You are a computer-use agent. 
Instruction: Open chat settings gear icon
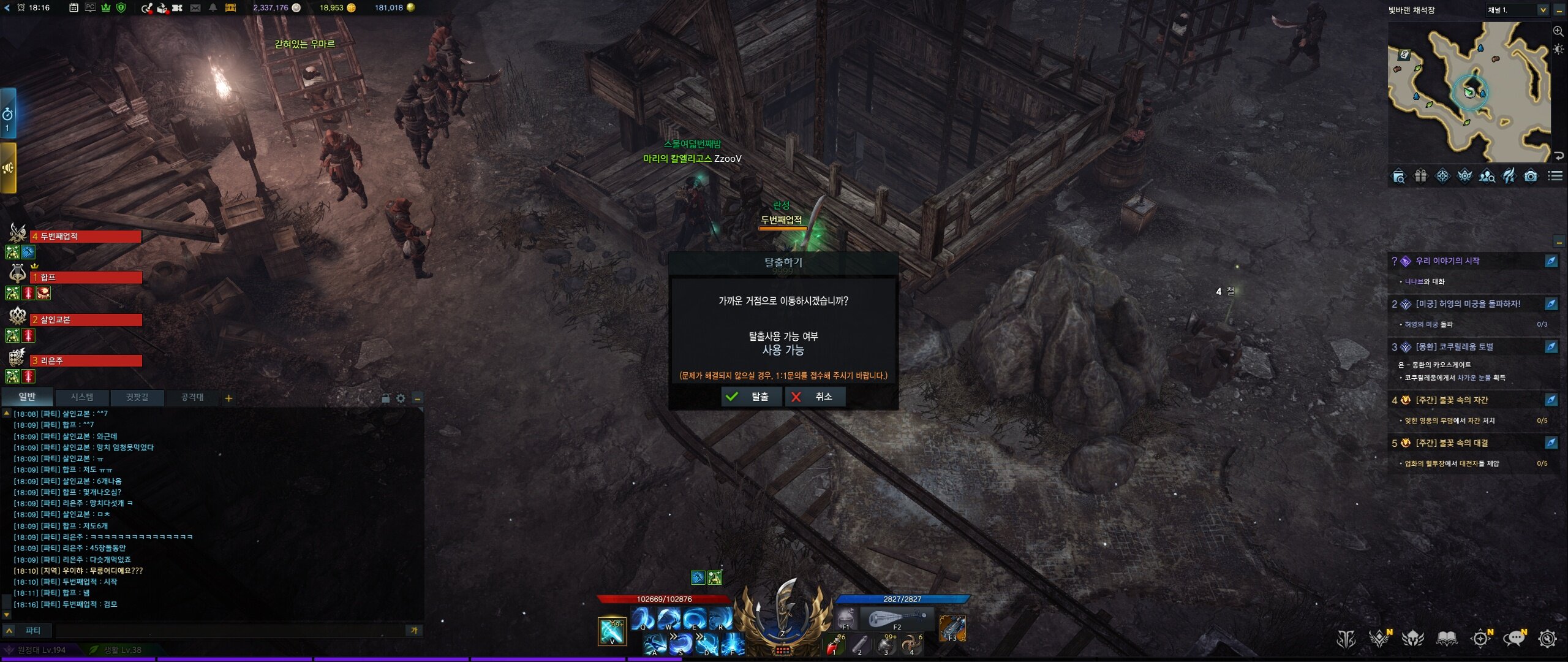401,398
